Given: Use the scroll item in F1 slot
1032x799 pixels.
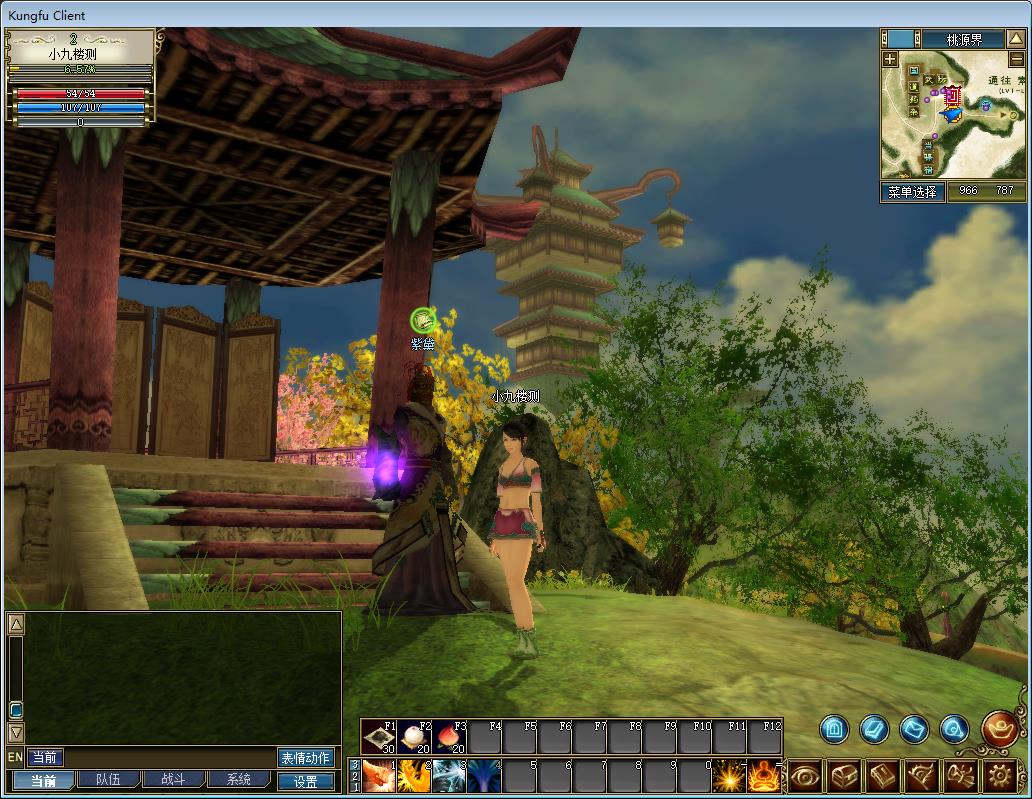Looking at the screenshot, I should pos(379,737).
